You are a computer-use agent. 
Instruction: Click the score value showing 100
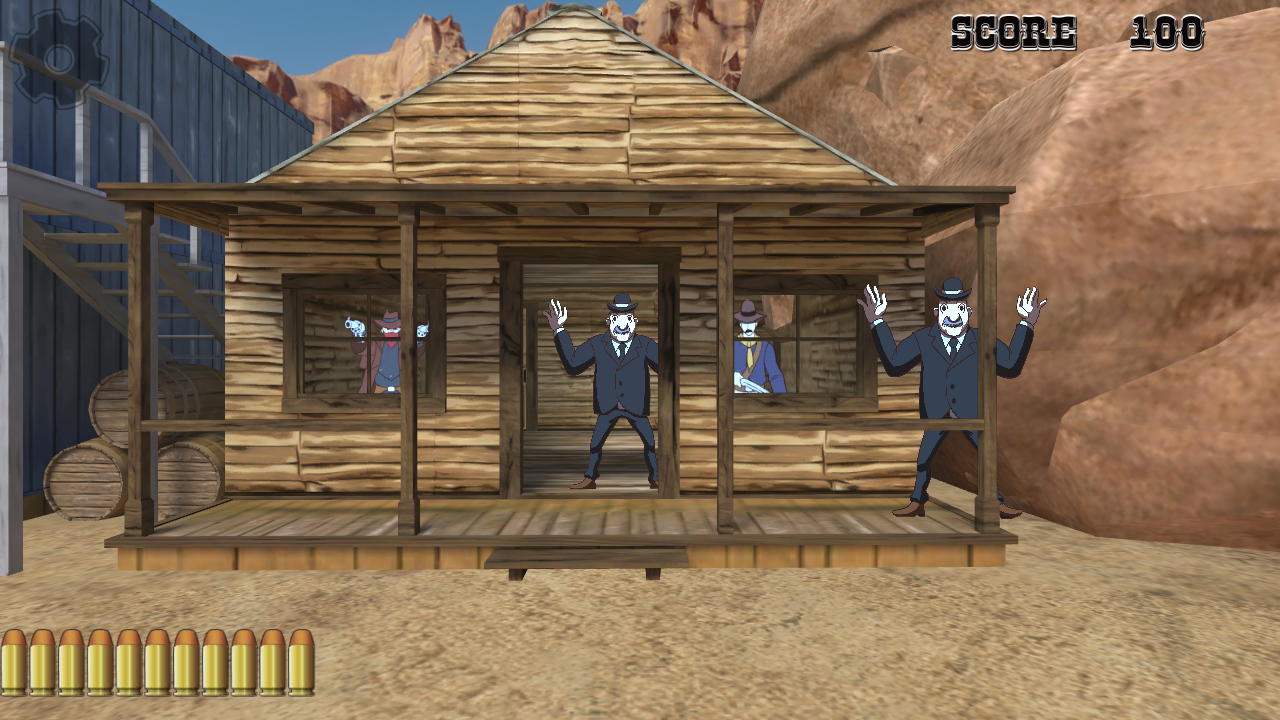tap(1166, 33)
